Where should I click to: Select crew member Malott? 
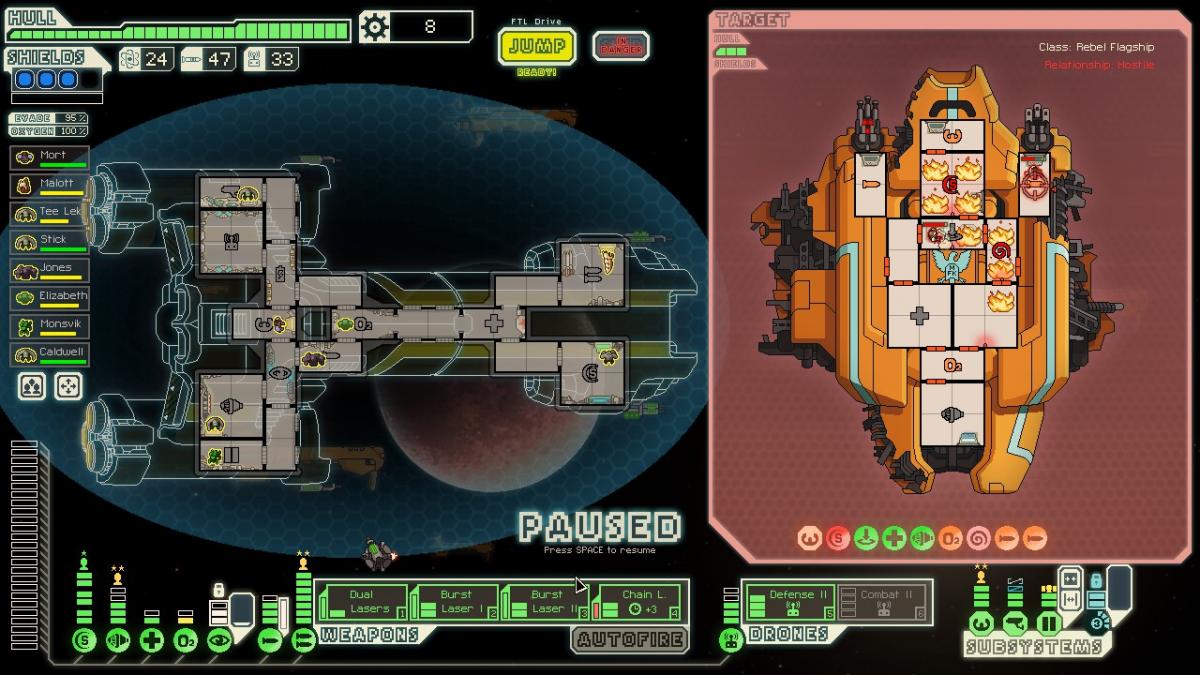pyautogui.click(x=50, y=186)
